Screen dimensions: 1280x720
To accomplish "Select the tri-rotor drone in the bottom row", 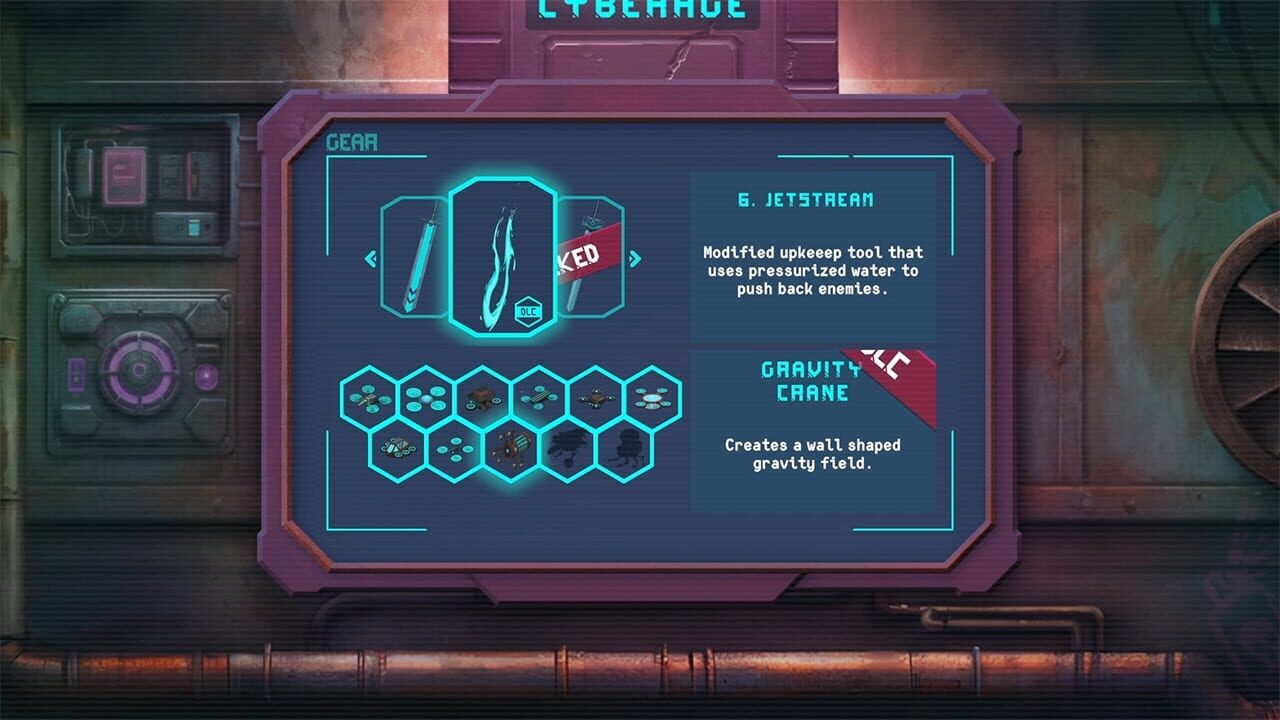I will click(454, 447).
